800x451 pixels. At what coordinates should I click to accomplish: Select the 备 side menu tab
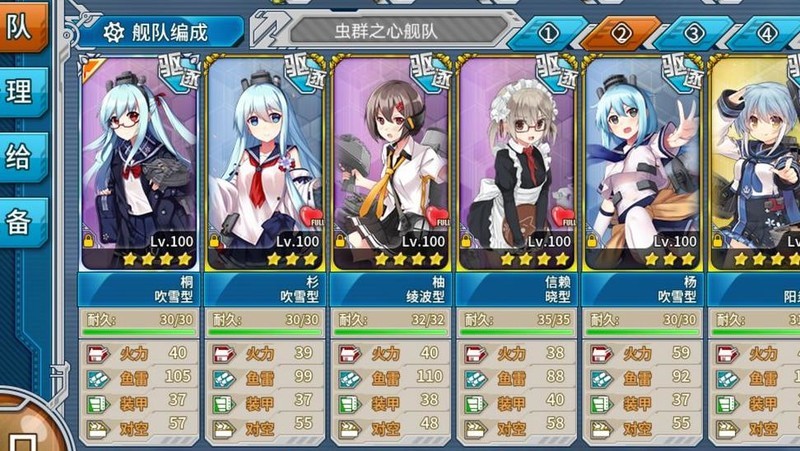click(x=22, y=222)
